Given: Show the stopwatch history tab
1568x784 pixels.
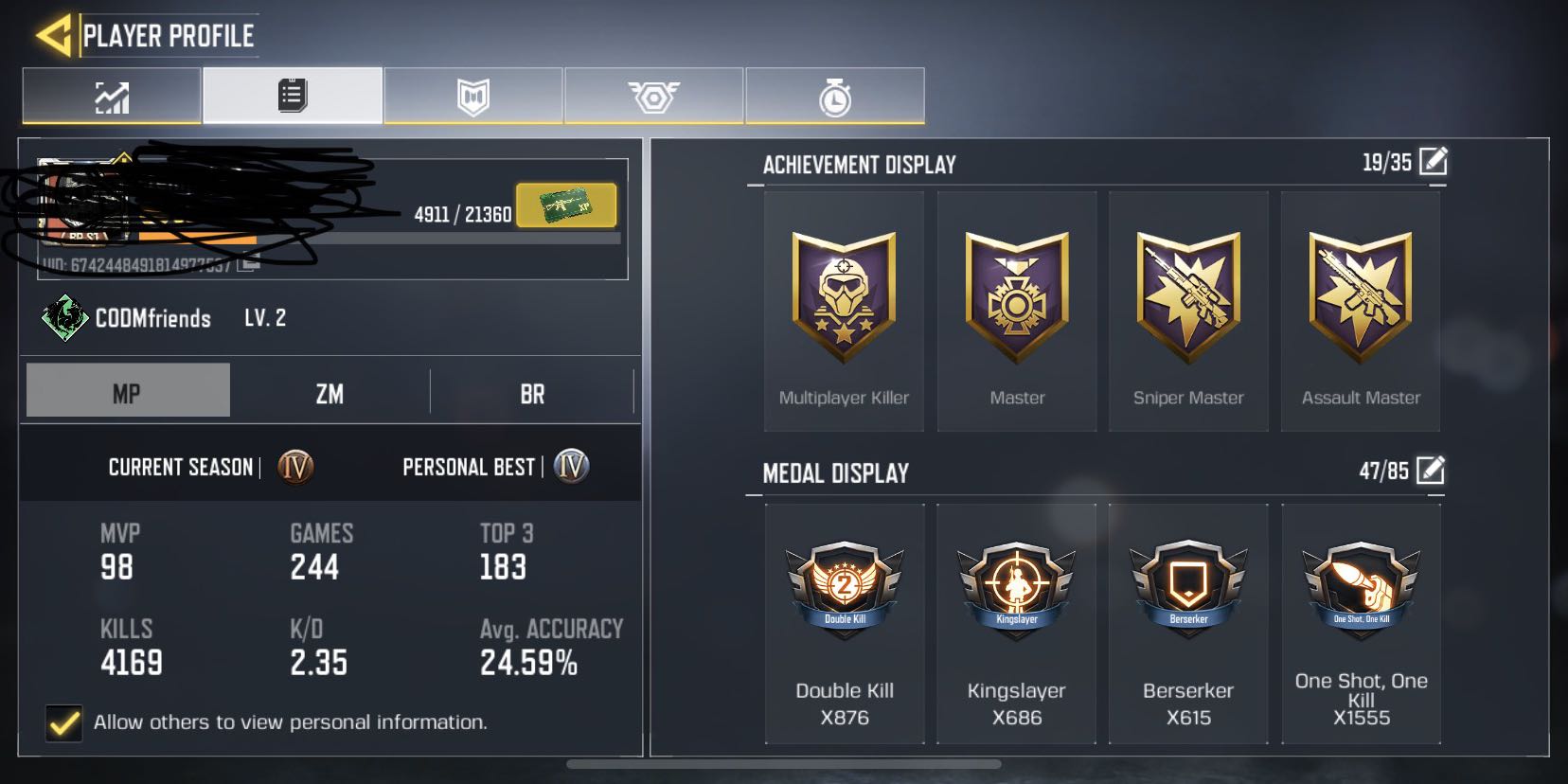Looking at the screenshot, I should [834, 96].
